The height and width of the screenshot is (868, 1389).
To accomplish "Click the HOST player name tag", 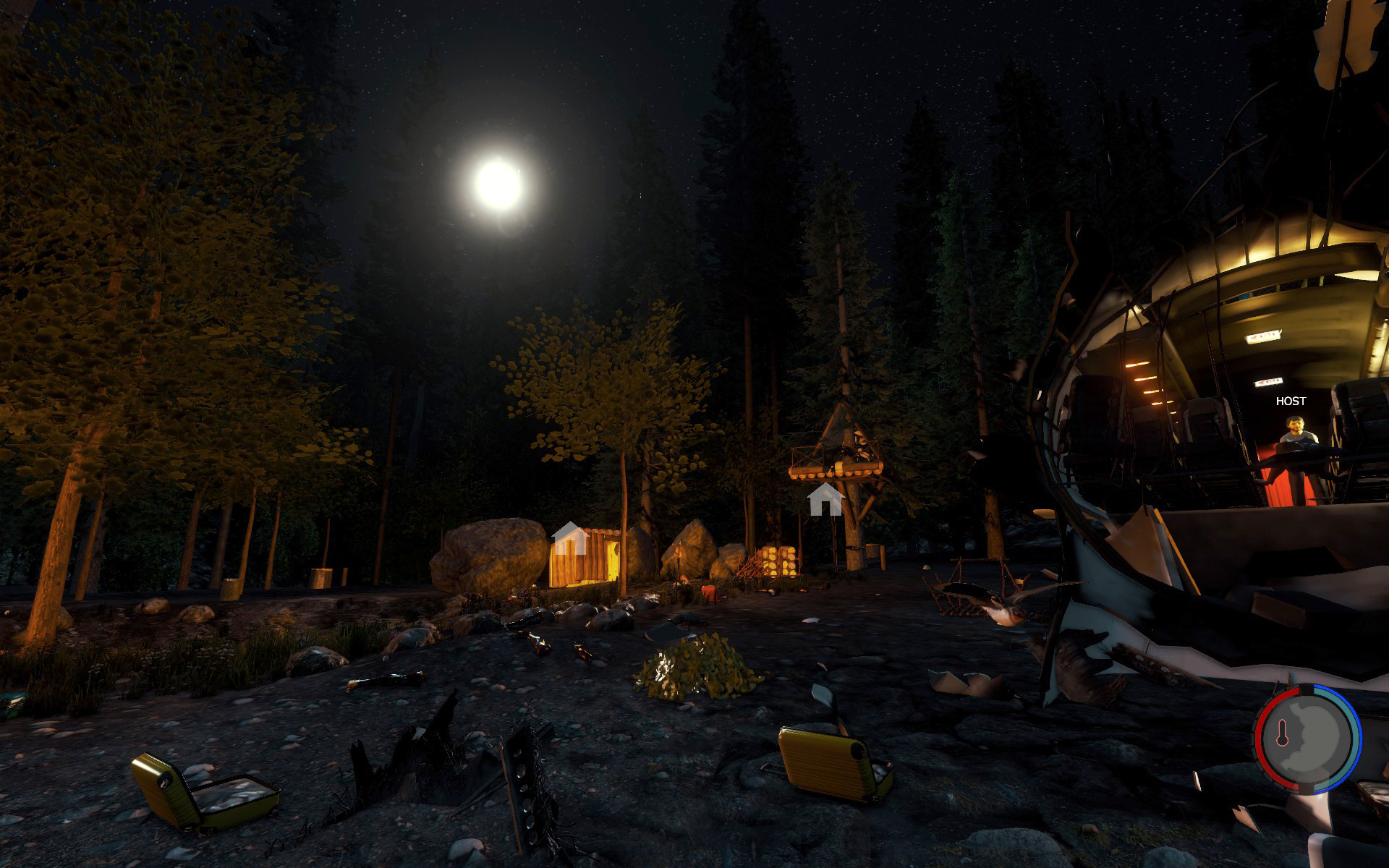I will click(1291, 401).
